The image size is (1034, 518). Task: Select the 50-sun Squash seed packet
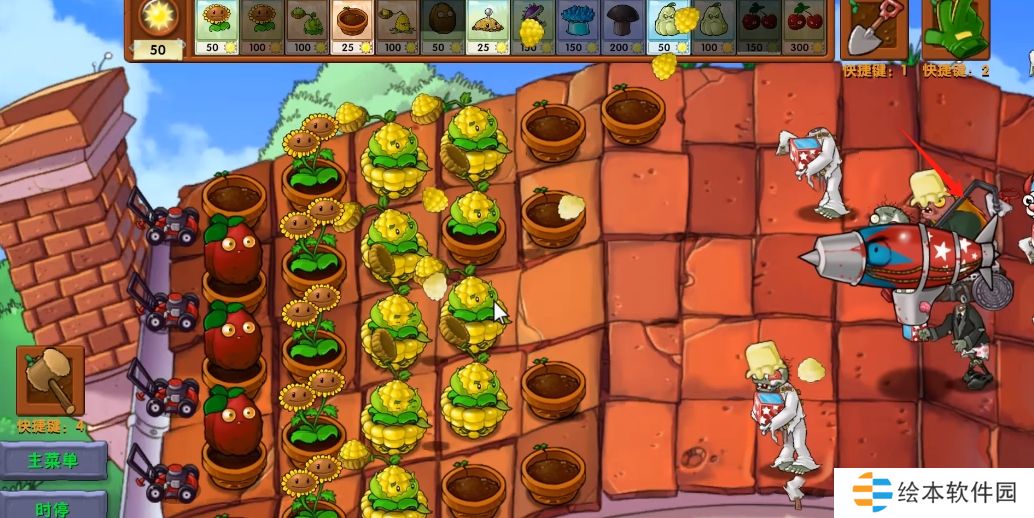pos(667,27)
